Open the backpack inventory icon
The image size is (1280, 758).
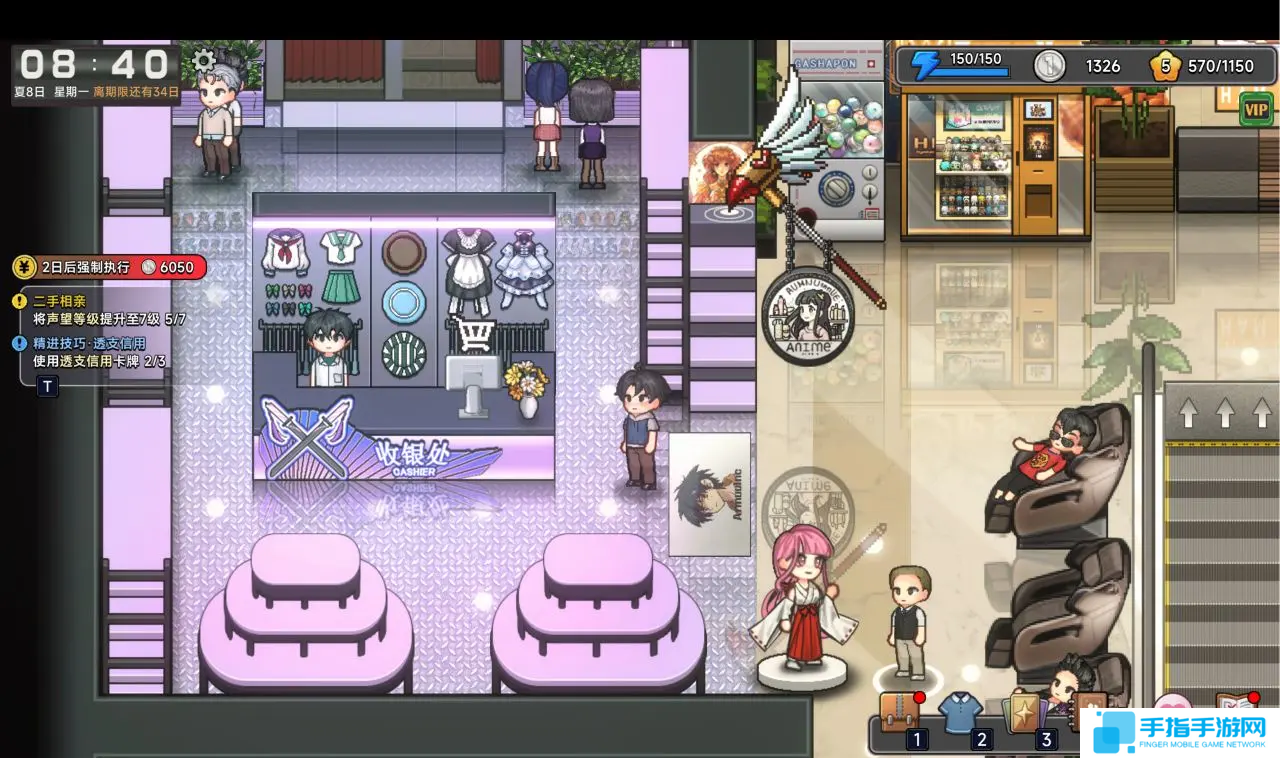coord(899,711)
